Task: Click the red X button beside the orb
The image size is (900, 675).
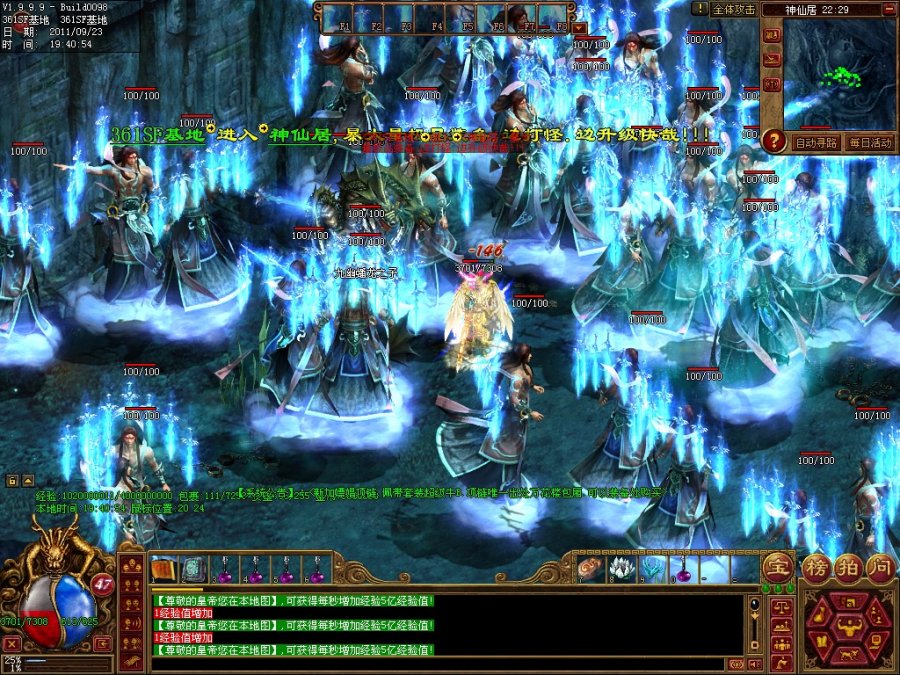Action: point(12,644)
